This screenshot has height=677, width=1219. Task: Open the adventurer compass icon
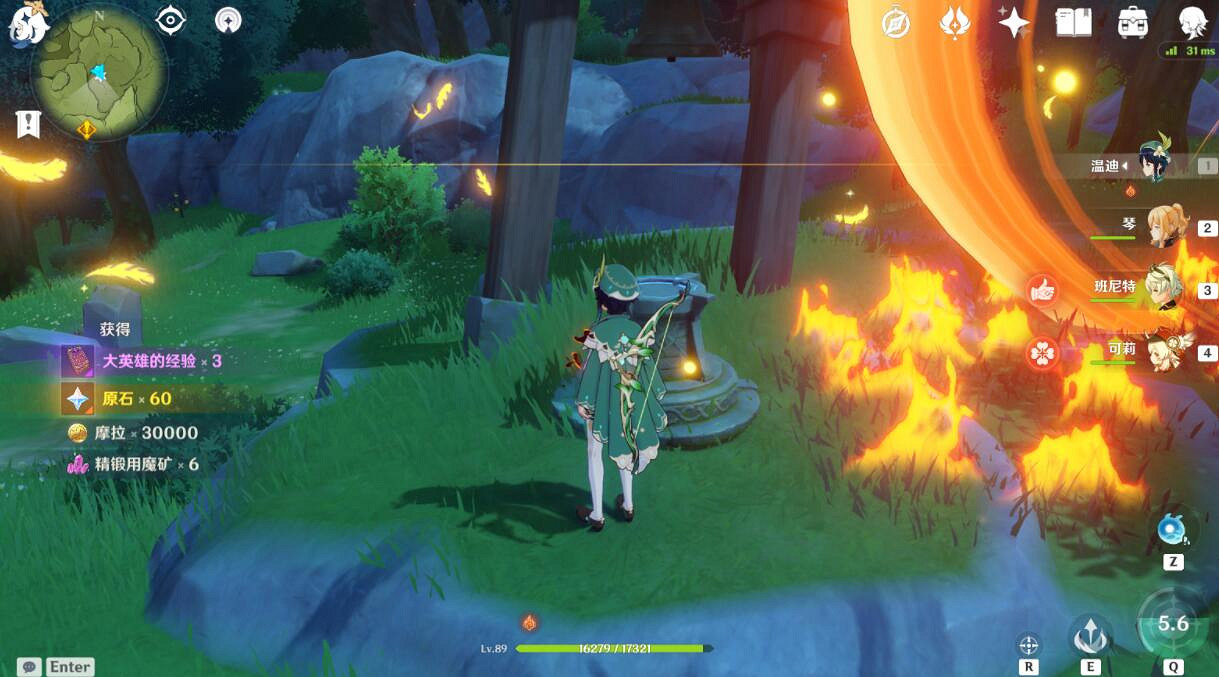click(x=896, y=22)
